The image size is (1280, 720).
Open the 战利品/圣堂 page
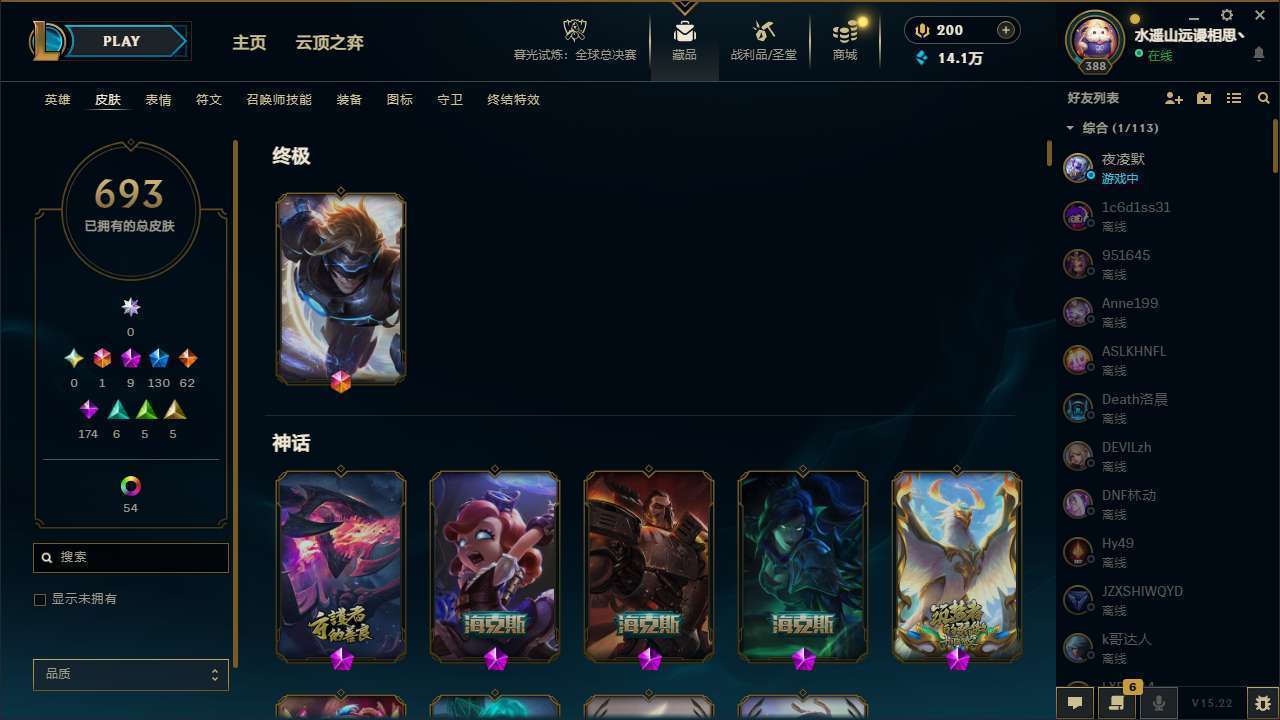click(x=763, y=40)
